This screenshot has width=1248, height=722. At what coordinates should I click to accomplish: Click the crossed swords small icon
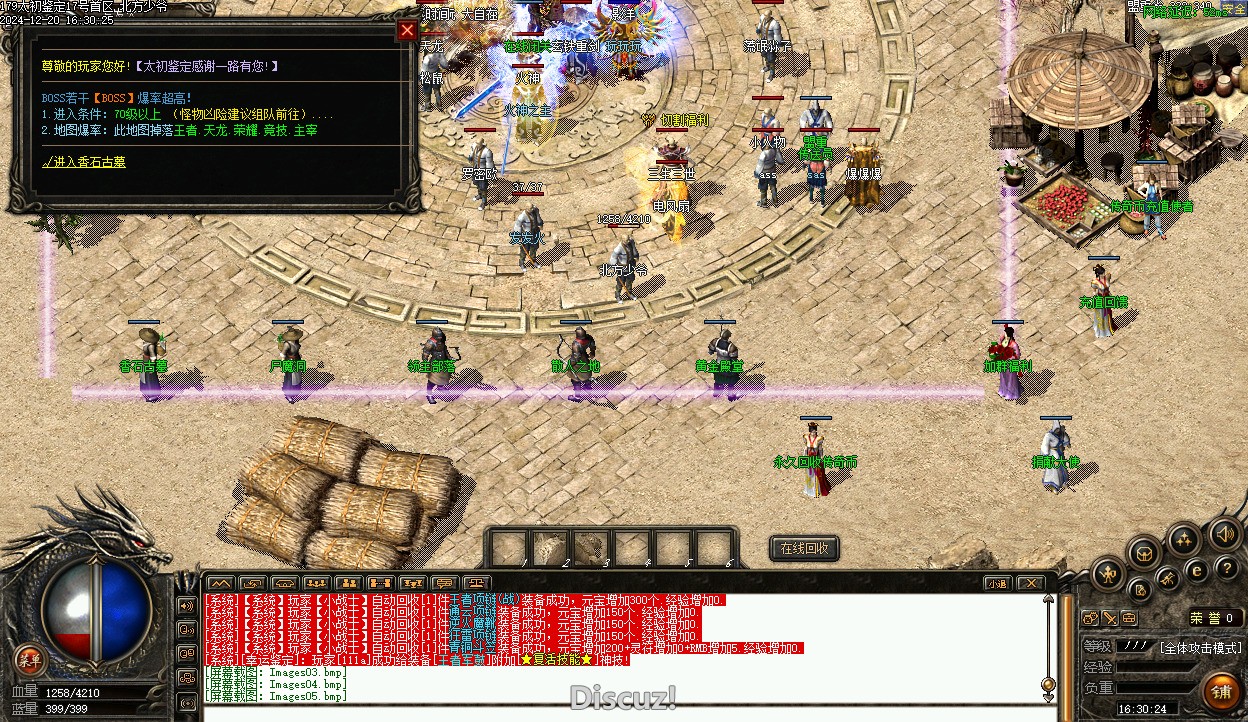pyautogui.click(x=1167, y=579)
